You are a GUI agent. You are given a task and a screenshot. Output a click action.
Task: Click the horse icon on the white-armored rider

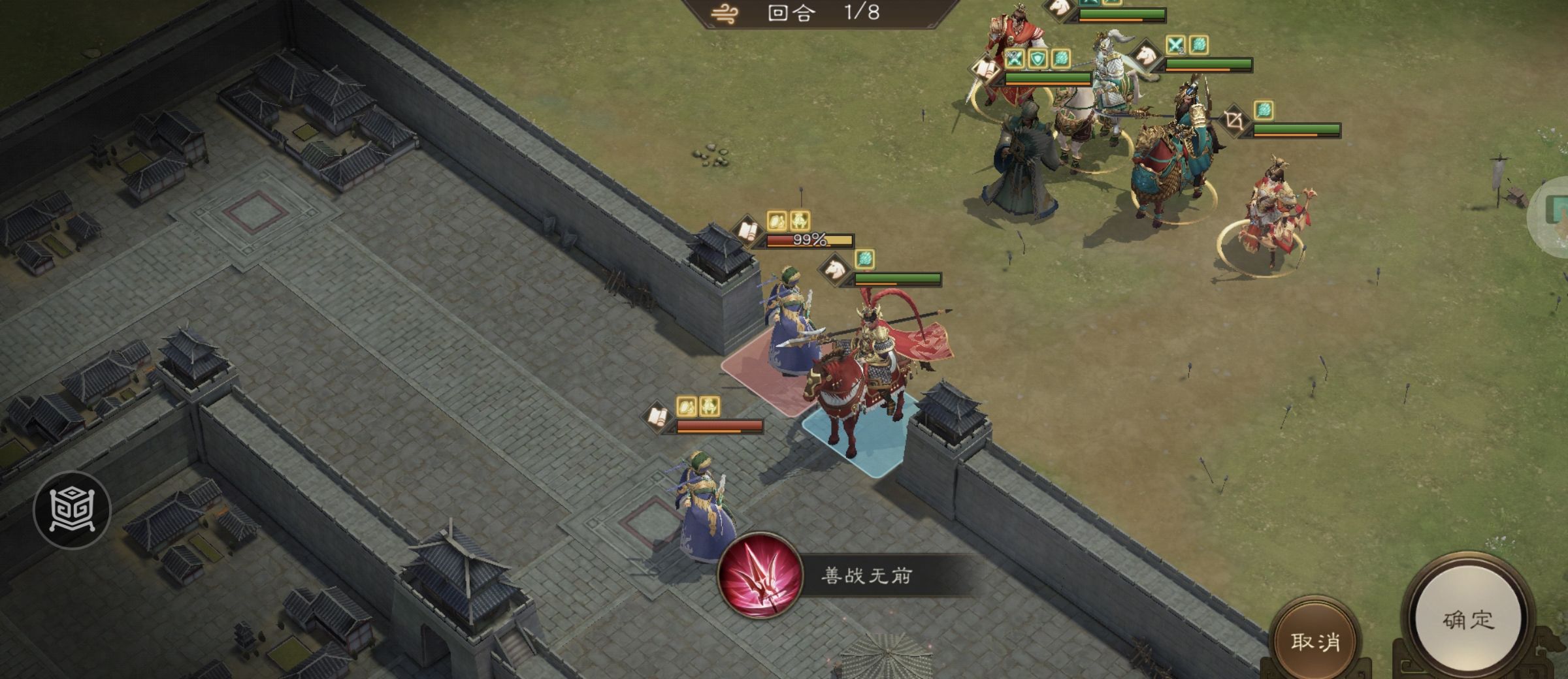tap(1147, 55)
